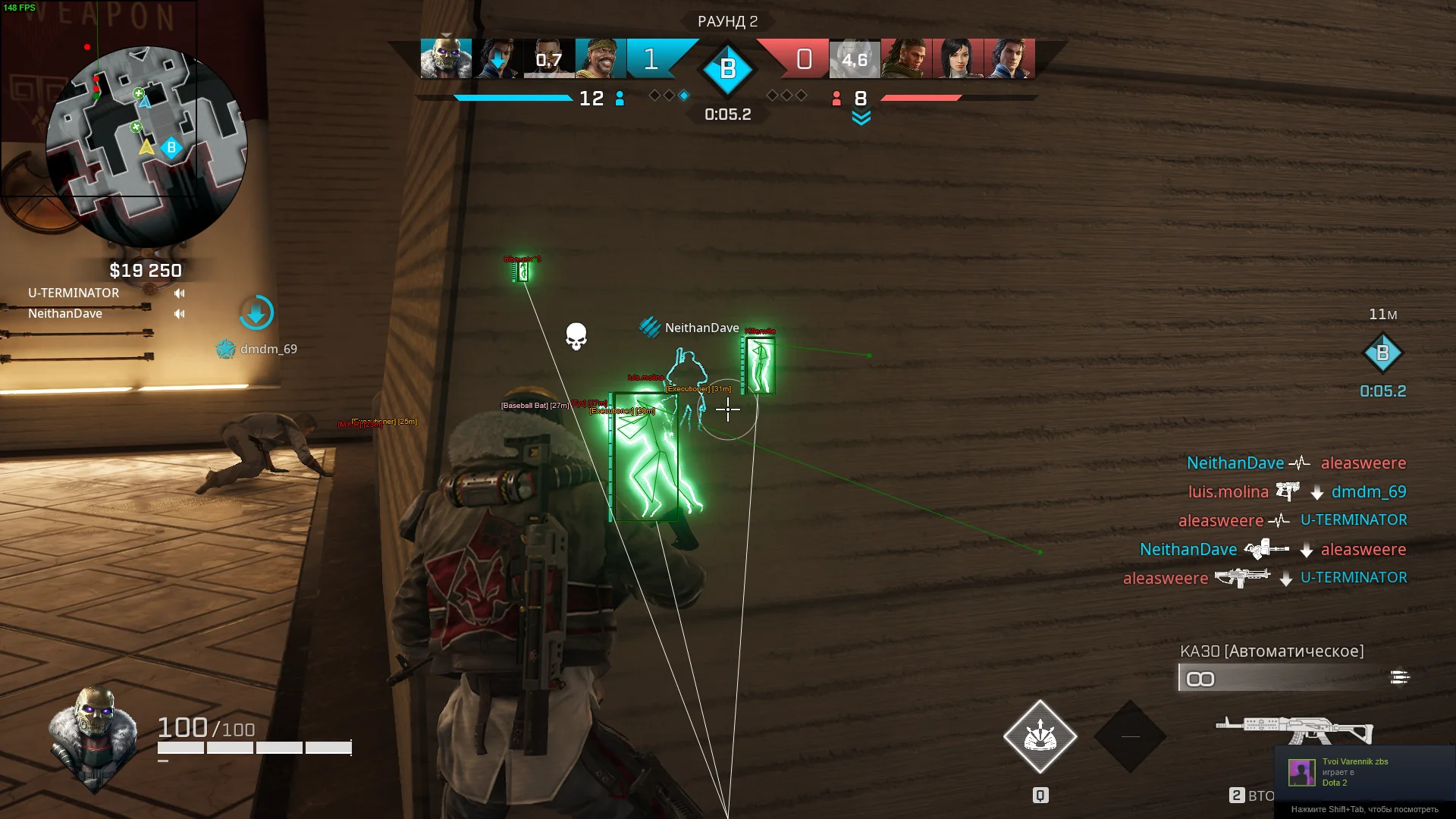Click the B objective diamond in the scoreboard

pyautogui.click(x=727, y=70)
